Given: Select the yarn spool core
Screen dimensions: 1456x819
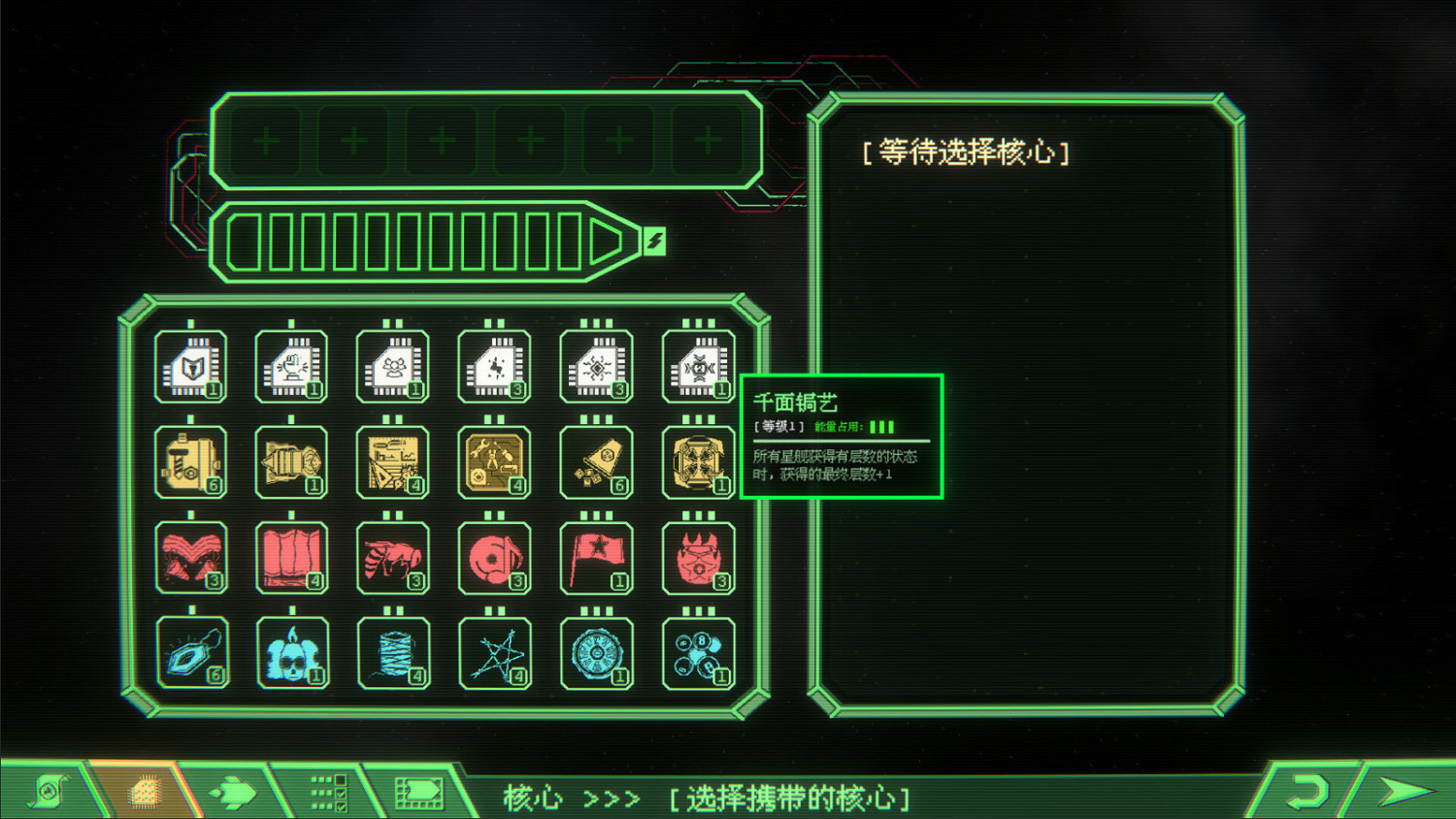Looking at the screenshot, I should (x=393, y=651).
